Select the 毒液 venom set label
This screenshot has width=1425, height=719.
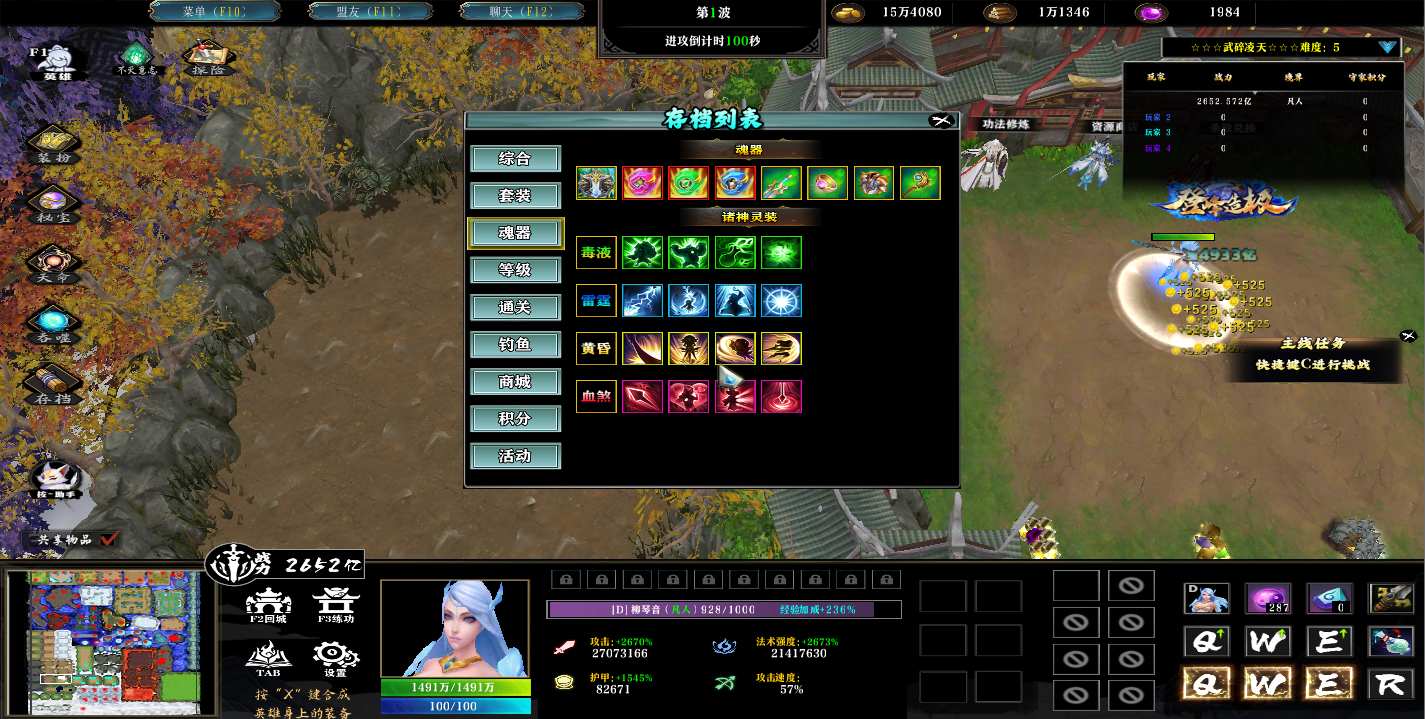pyautogui.click(x=596, y=253)
